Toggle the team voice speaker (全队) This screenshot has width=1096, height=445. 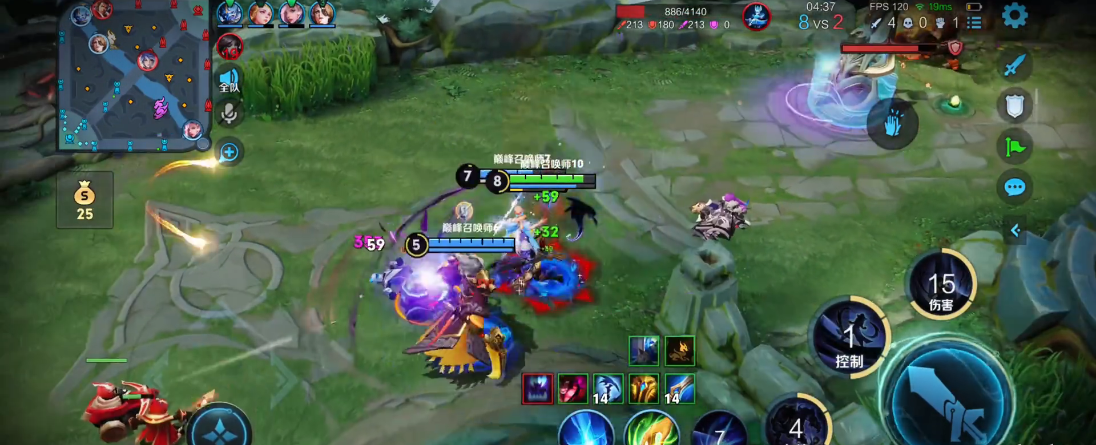pyautogui.click(x=229, y=80)
